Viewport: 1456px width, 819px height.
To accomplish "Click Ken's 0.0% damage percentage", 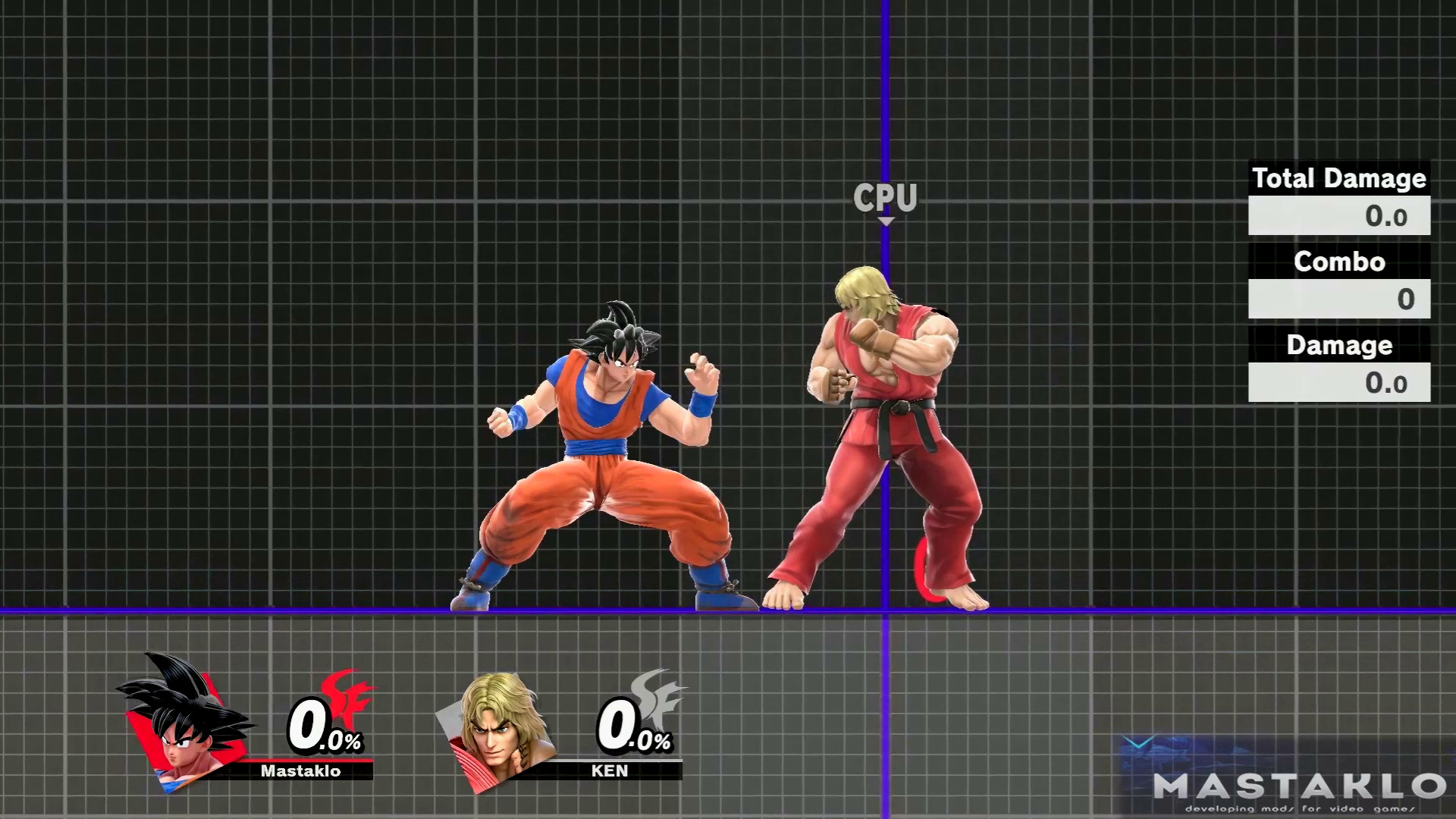I will tap(631, 728).
